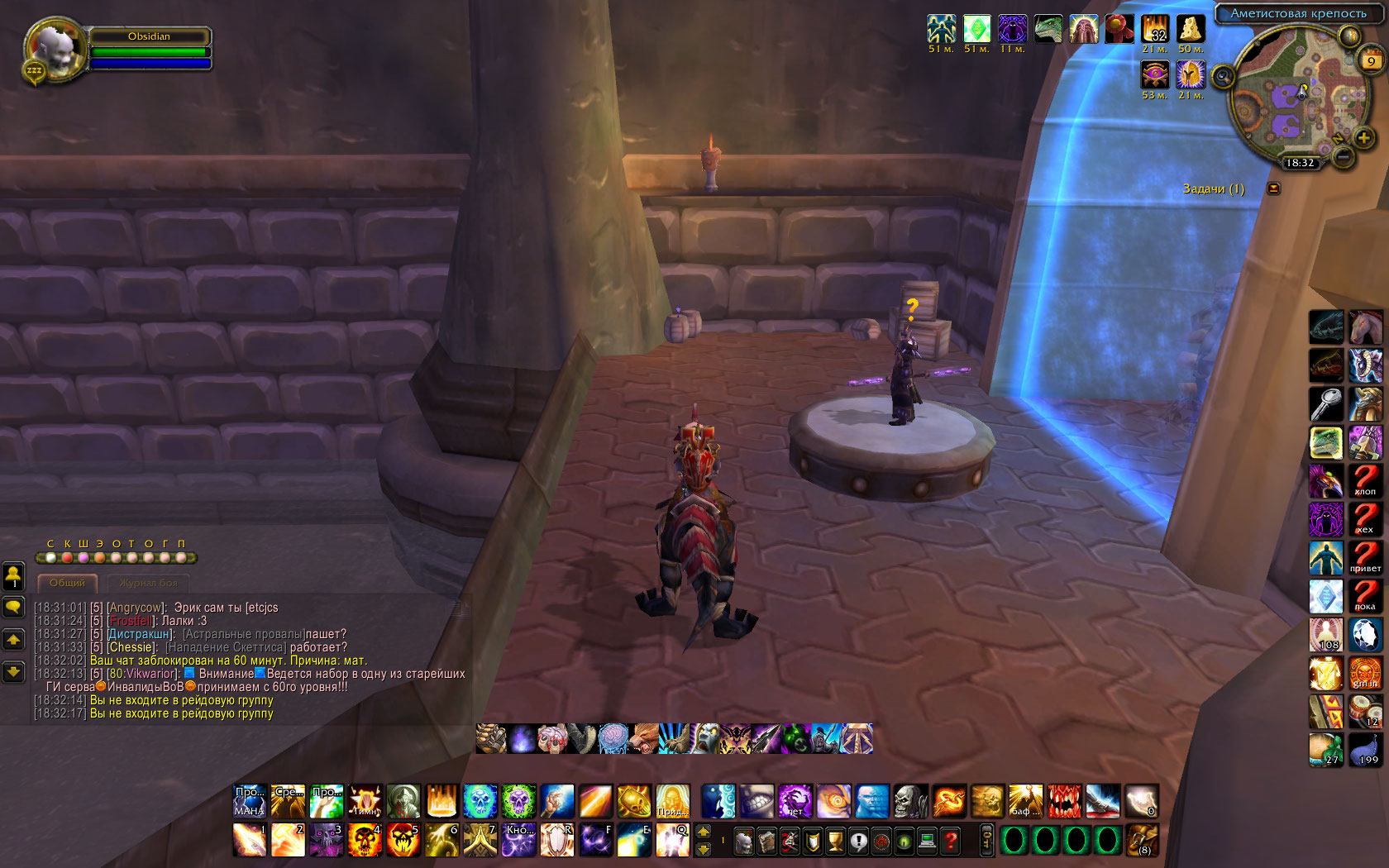Use the macro labeled хлоп
Screen dimensions: 1389x868
click(x=1365, y=480)
